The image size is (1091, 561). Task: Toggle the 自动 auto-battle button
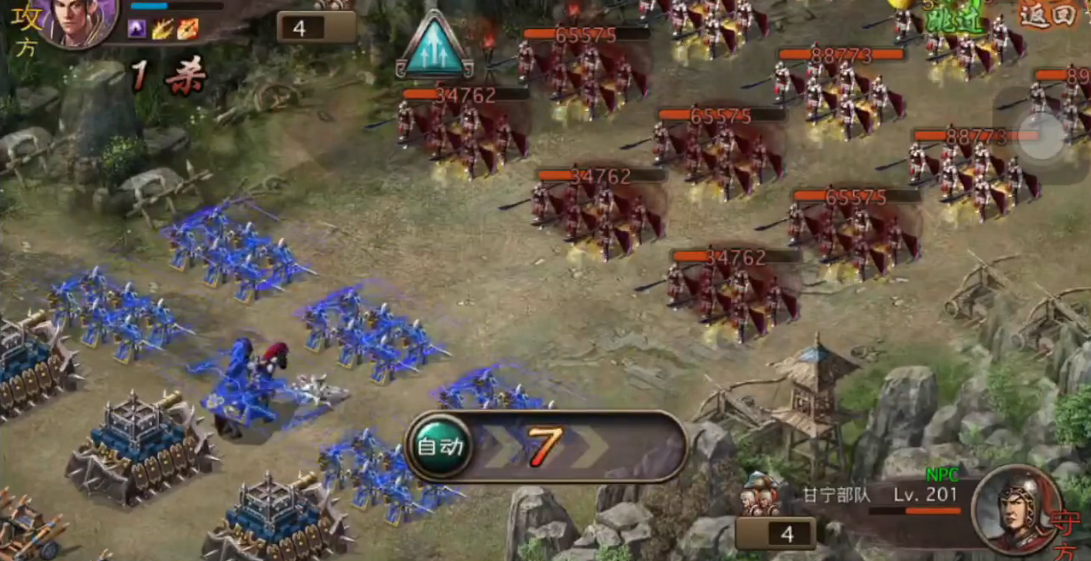[x=440, y=447]
